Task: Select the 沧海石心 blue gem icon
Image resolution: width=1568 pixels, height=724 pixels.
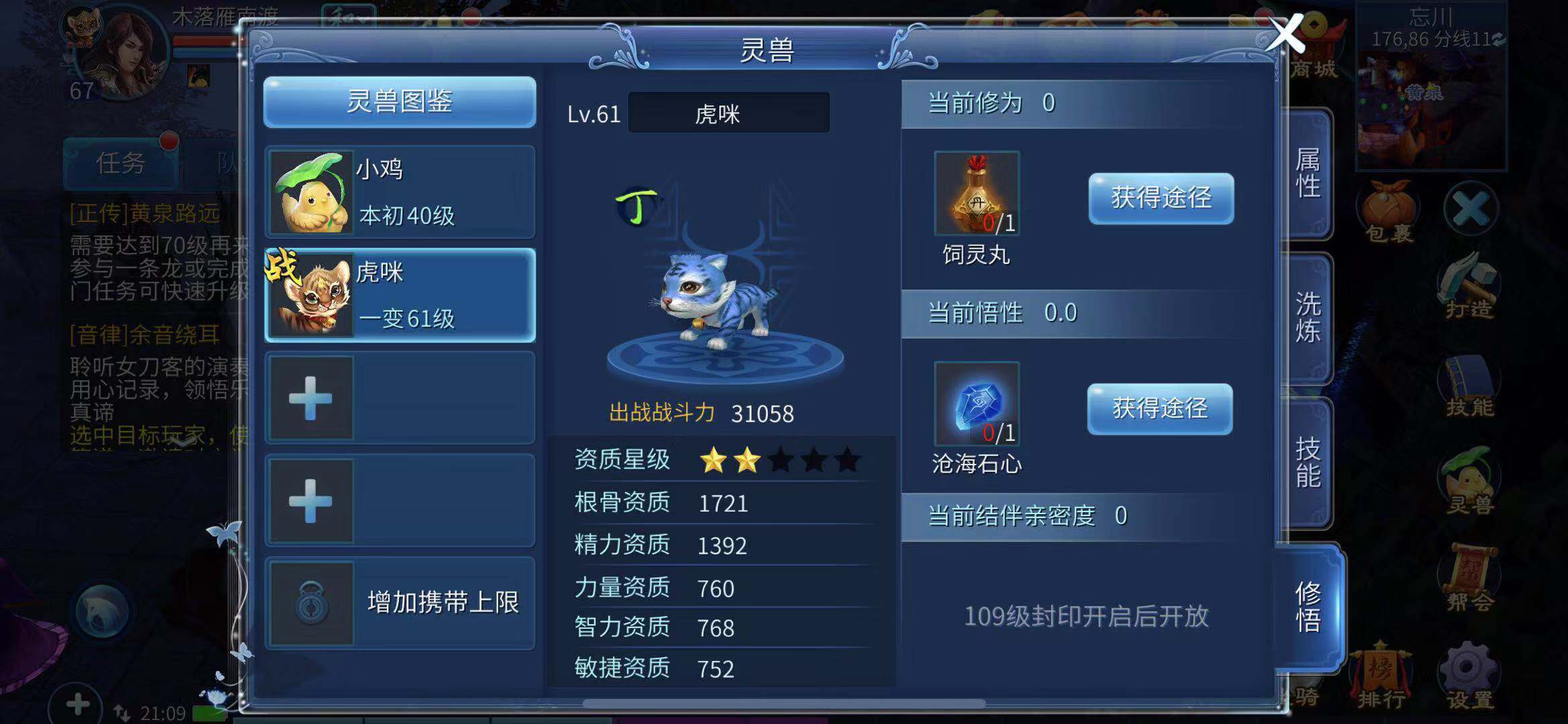Action: (x=976, y=404)
